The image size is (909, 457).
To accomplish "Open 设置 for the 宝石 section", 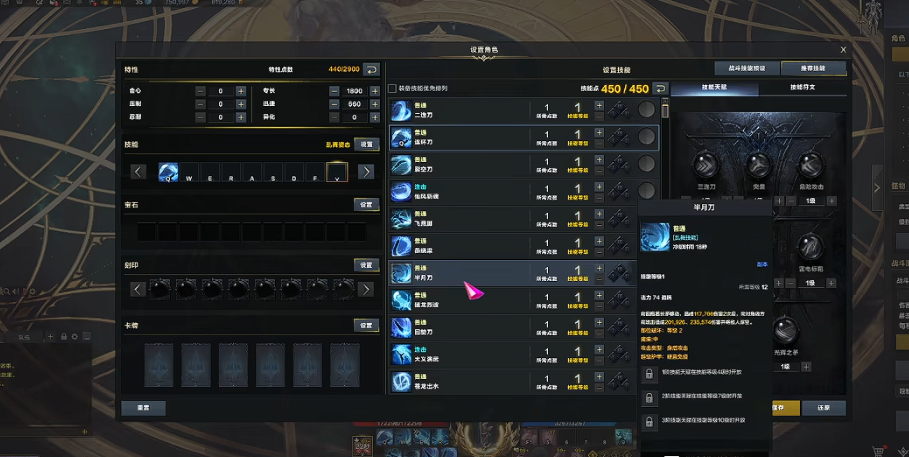I will [366, 204].
